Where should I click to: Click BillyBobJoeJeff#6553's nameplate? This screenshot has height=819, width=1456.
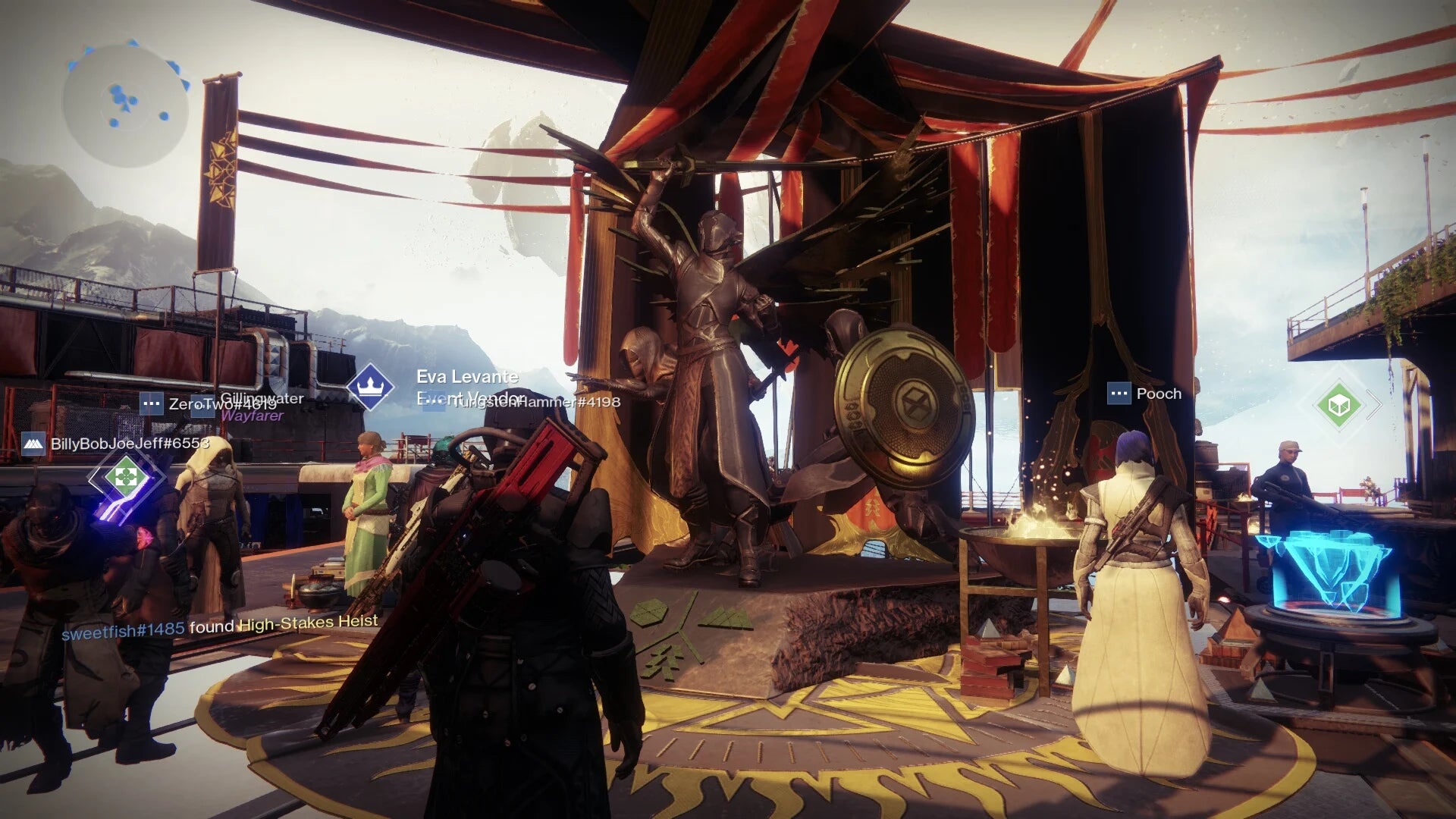(x=116, y=444)
